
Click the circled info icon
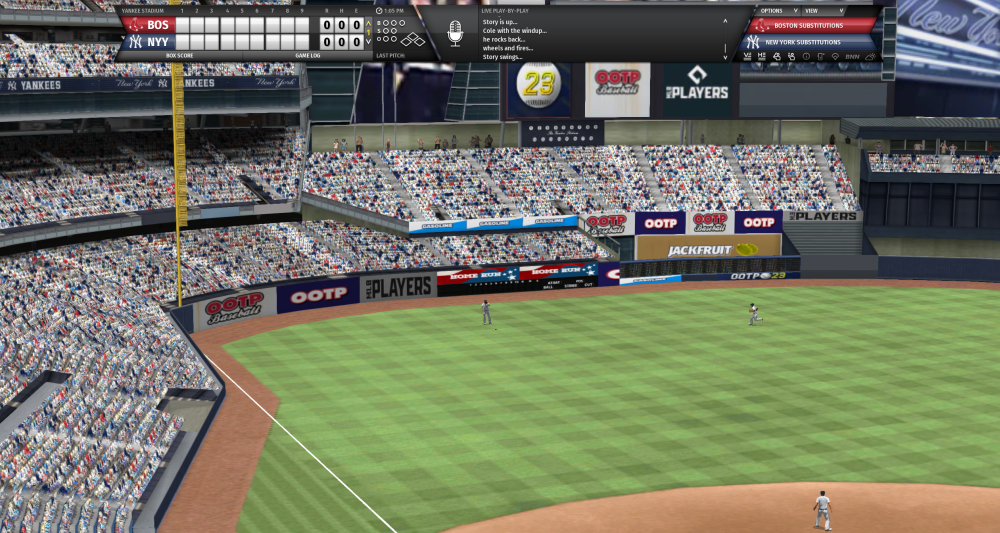pos(806,57)
